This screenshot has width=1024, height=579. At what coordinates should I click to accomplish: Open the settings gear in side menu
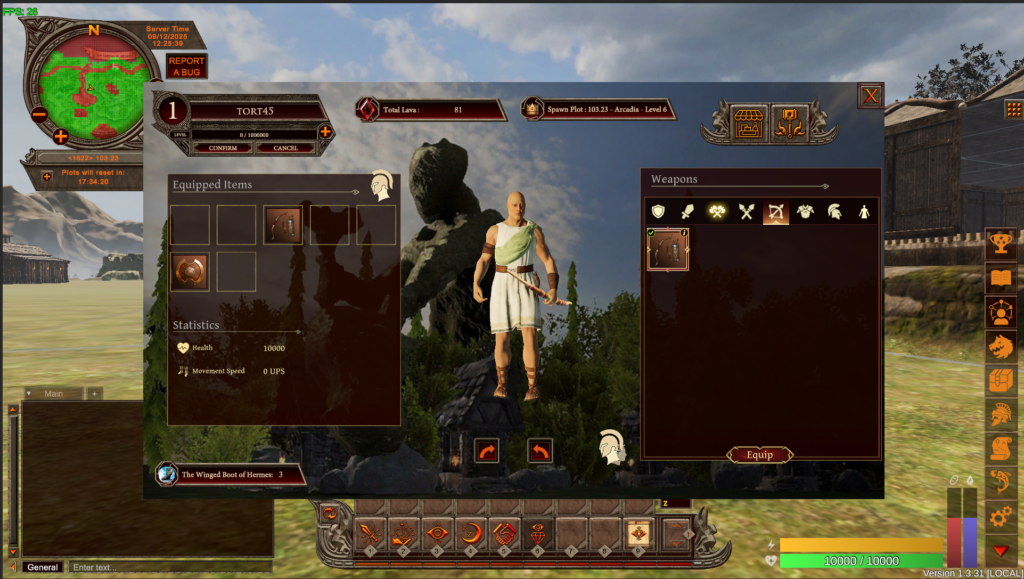point(1000,517)
